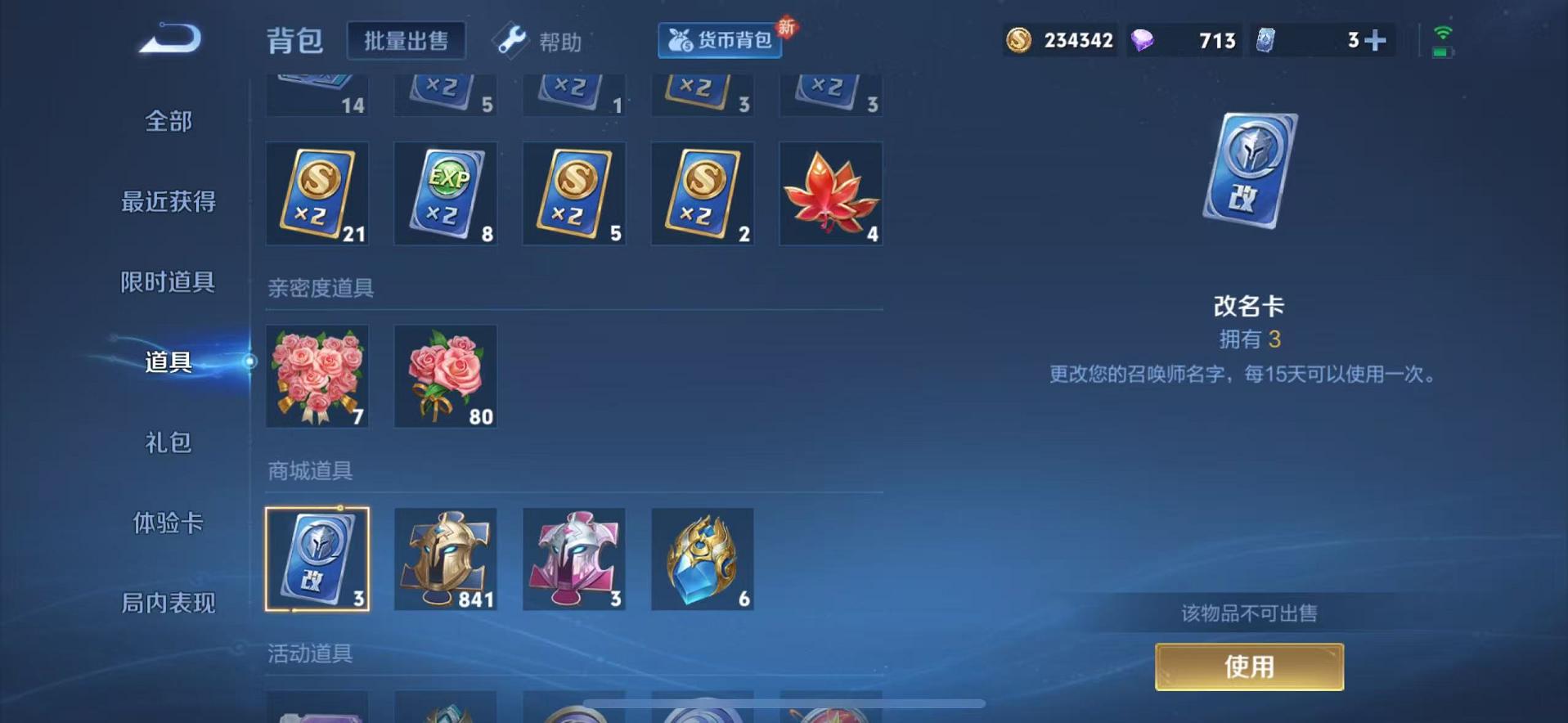Image resolution: width=1568 pixels, height=723 pixels.
Task: Switch to the 最近获得 tab
Action: [168, 202]
